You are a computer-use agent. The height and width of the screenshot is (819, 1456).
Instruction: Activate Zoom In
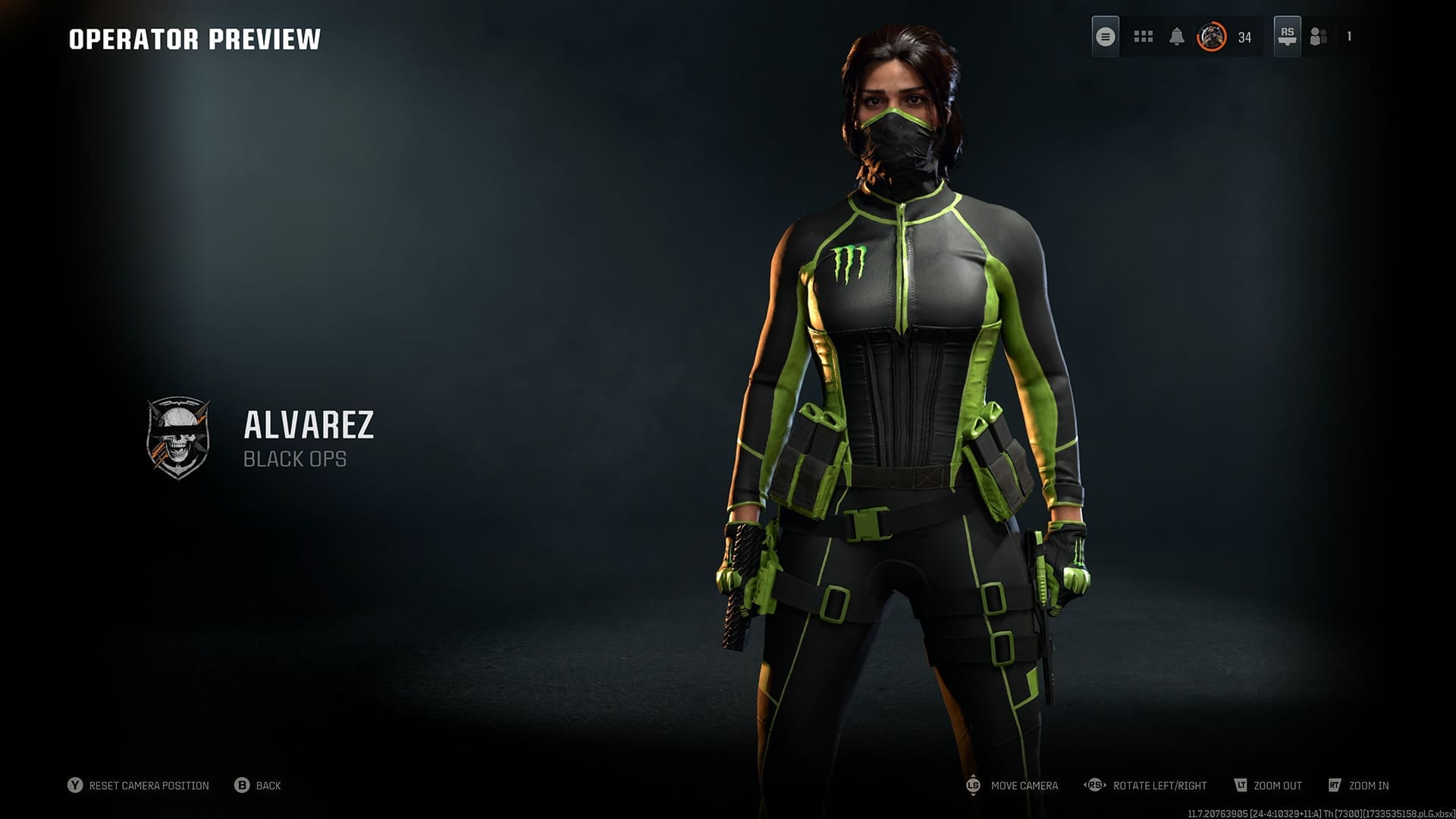click(1369, 785)
